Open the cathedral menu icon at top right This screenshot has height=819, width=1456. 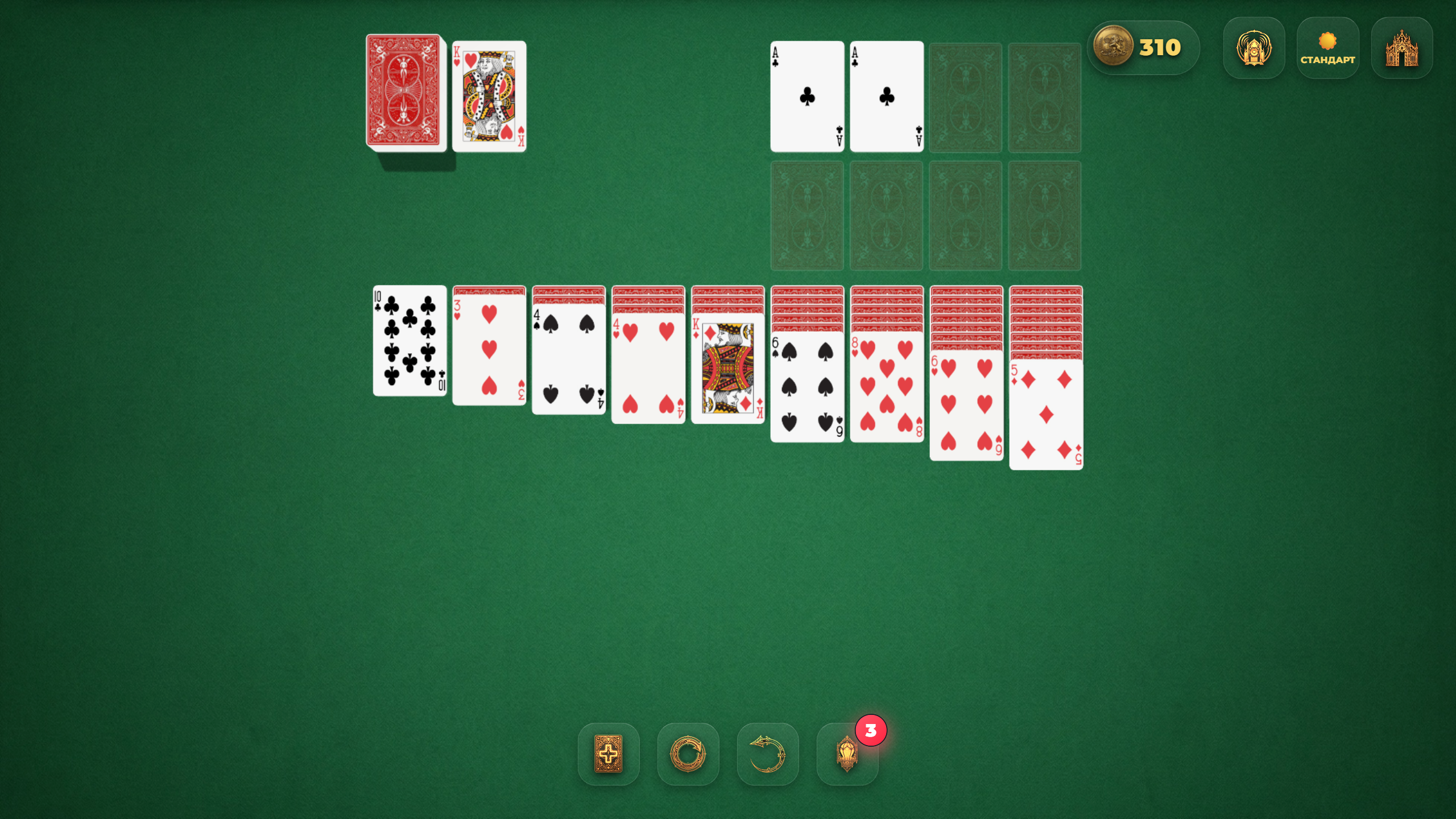click(1401, 48)
